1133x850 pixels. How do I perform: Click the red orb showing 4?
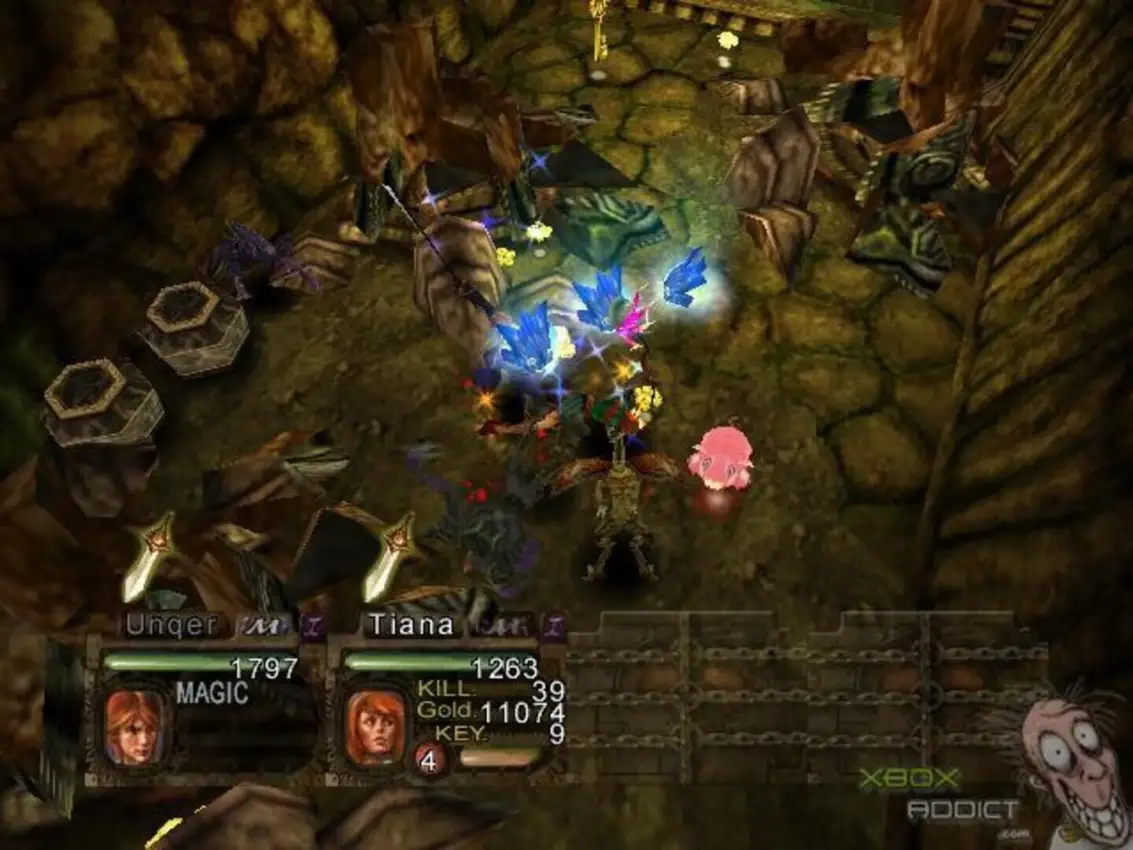429,760
